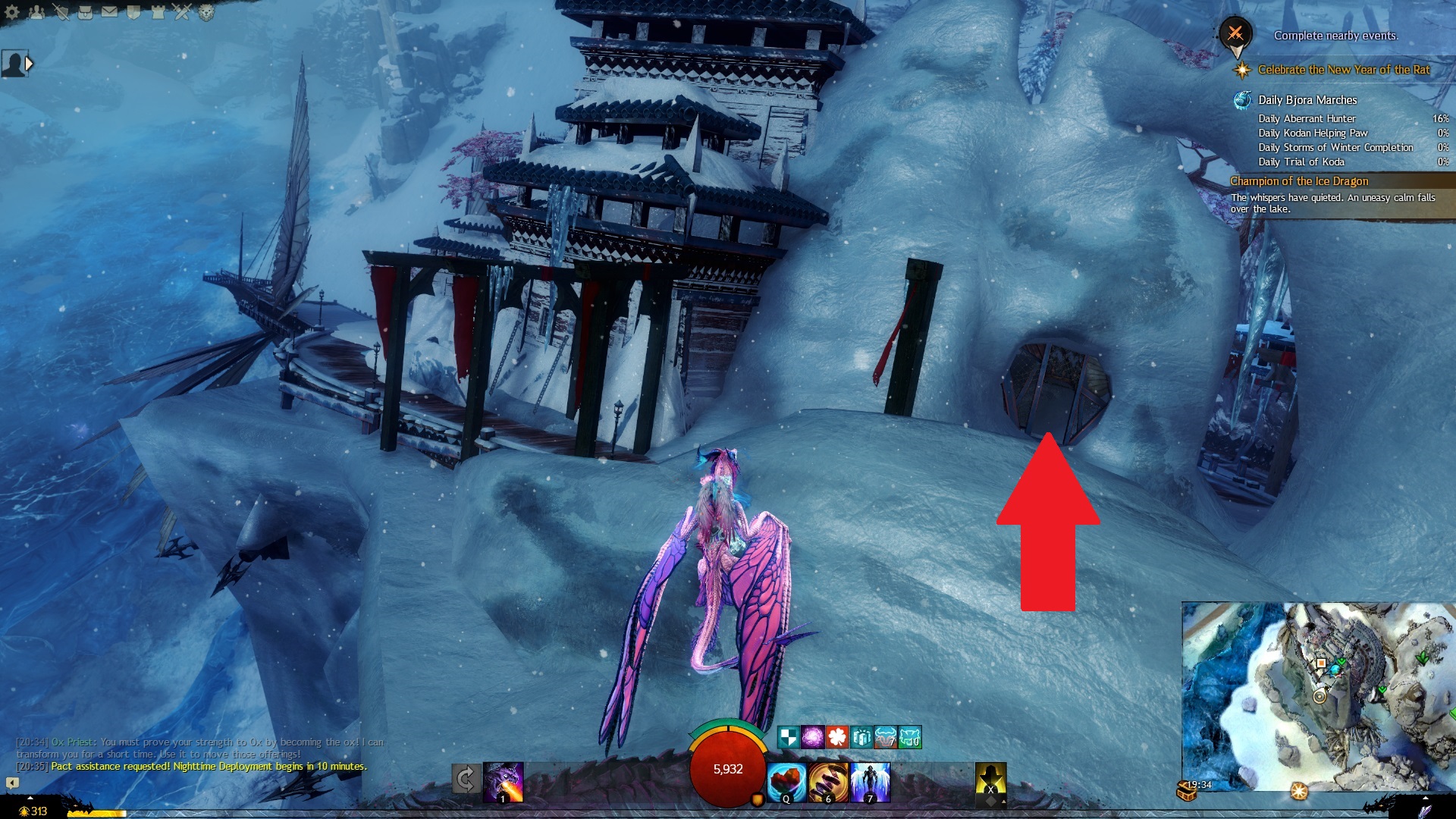Click the swap arrow button left of skills
Screen dimensions: 1456x819
tap(466, 779)
